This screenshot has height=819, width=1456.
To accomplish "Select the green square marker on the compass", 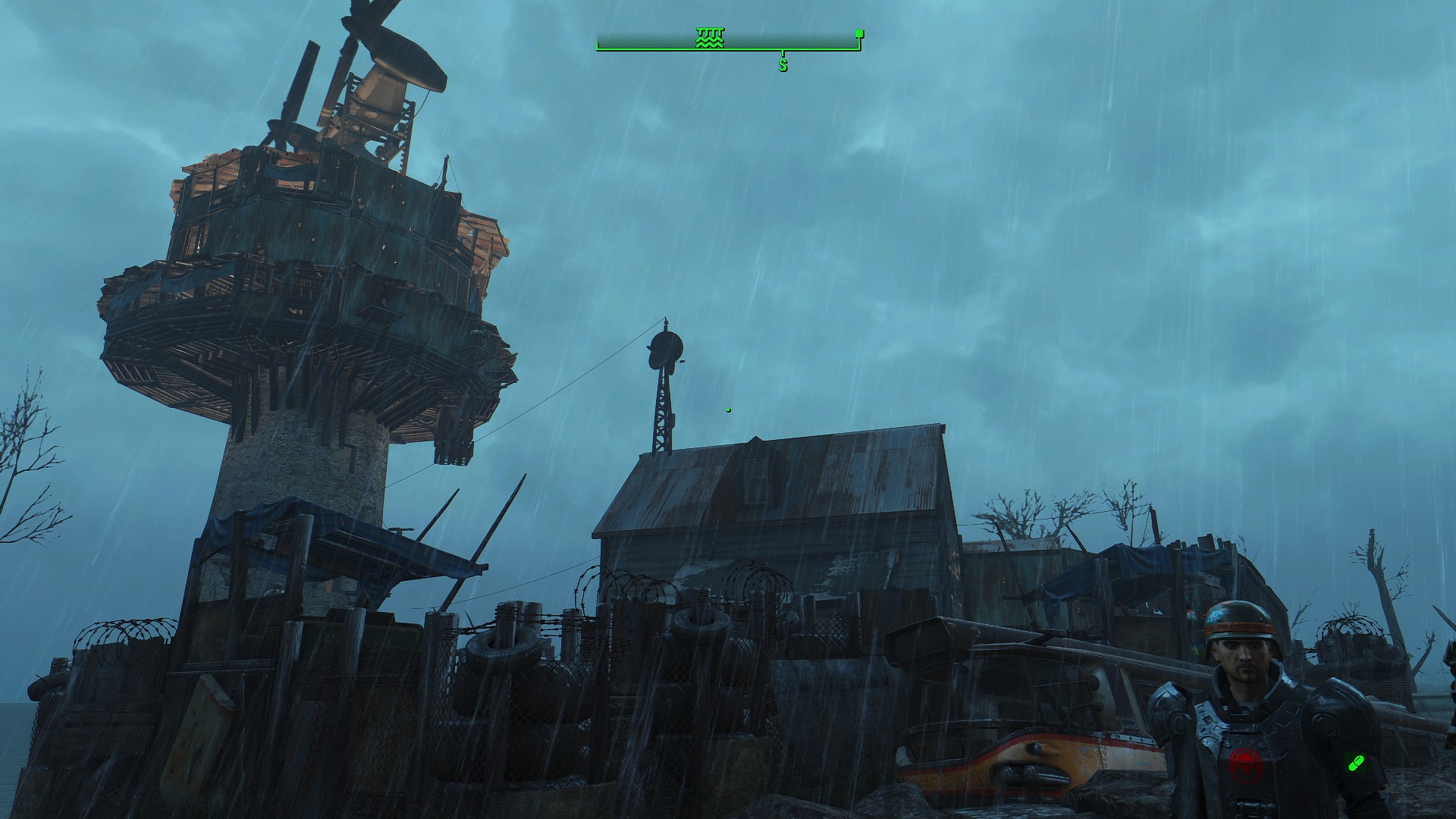I will coord(858,34).
